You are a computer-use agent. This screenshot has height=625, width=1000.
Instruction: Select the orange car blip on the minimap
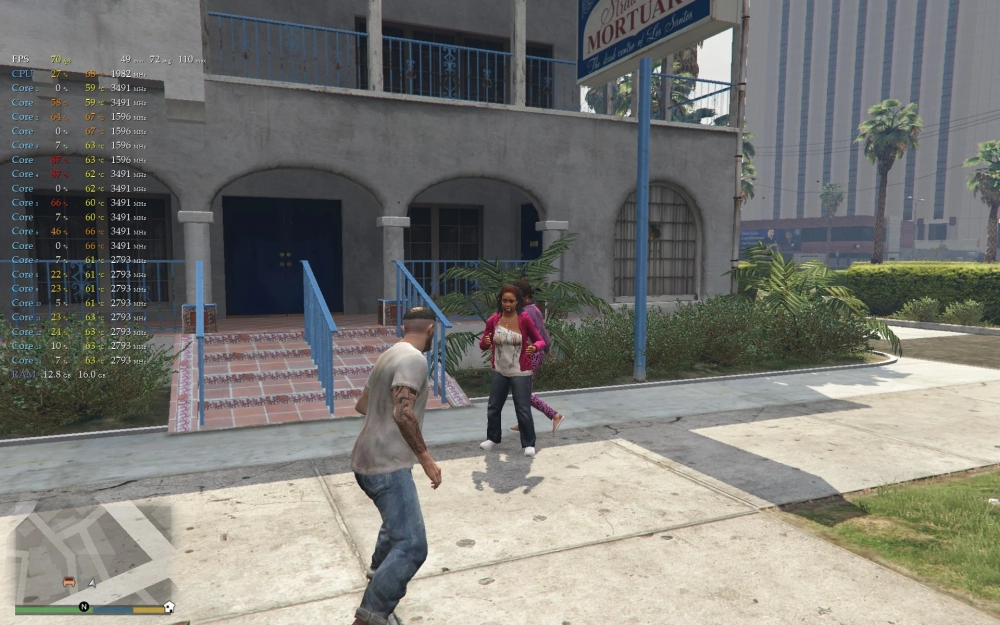point(69,581)
